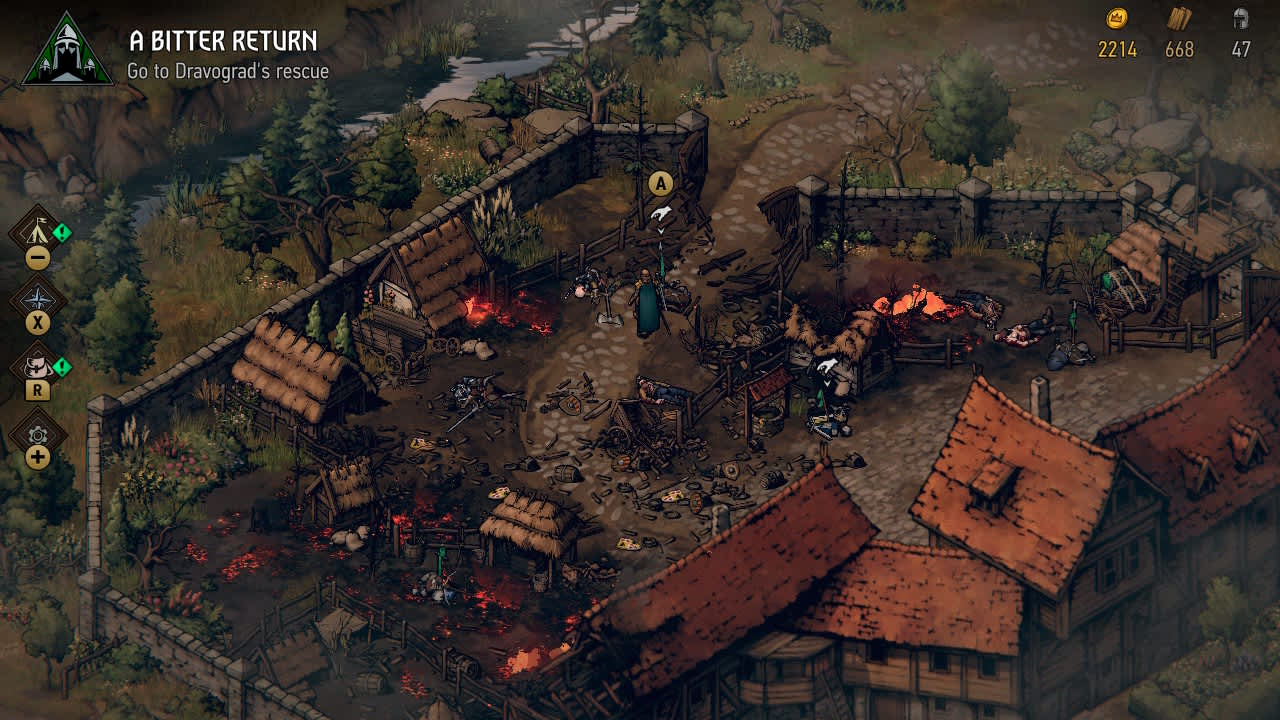Click the recruits helmet icon
Image resolution: width=1280 pixels, height=720 pixels.
coord(1240,18)
